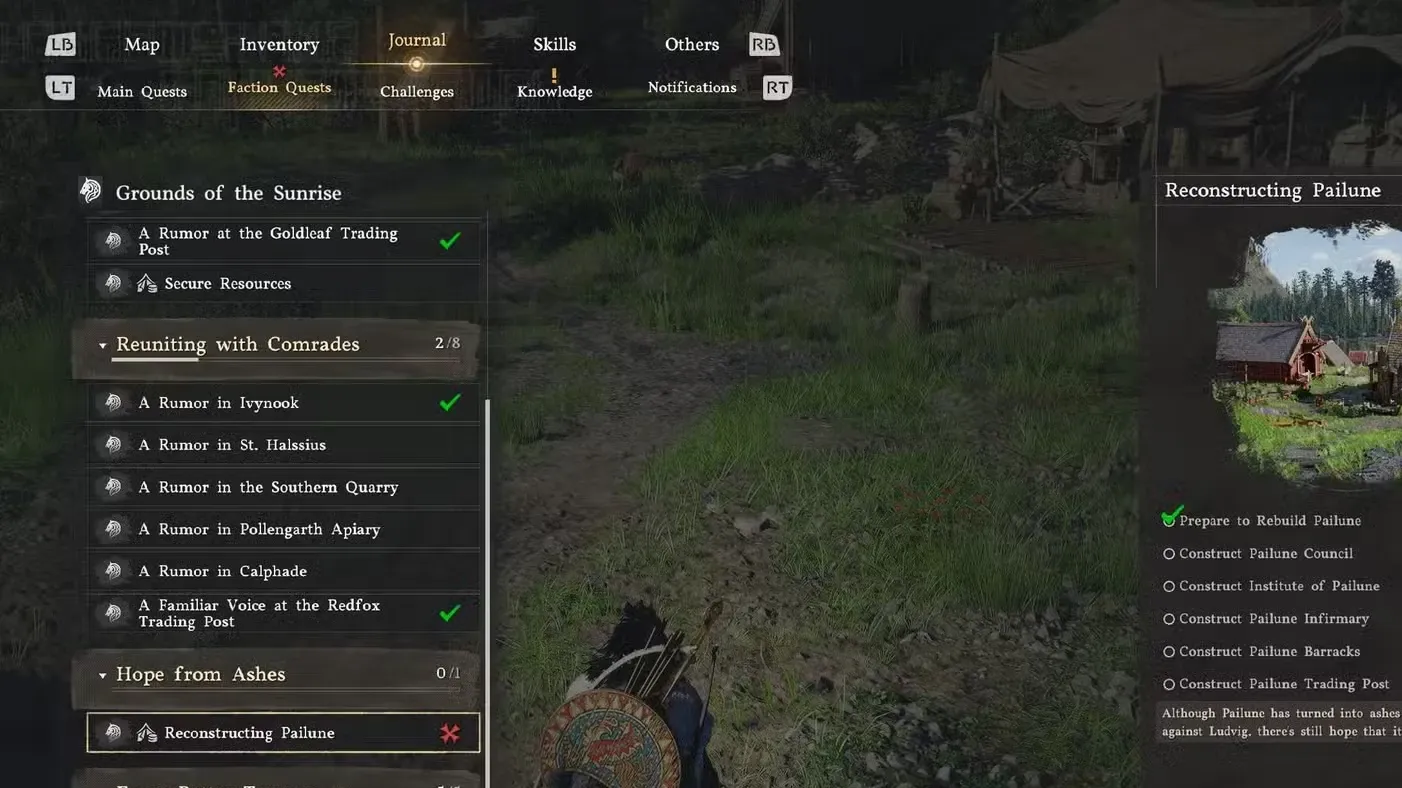Mark the Construct Pailune Council objective circle

pos(1169,553)
